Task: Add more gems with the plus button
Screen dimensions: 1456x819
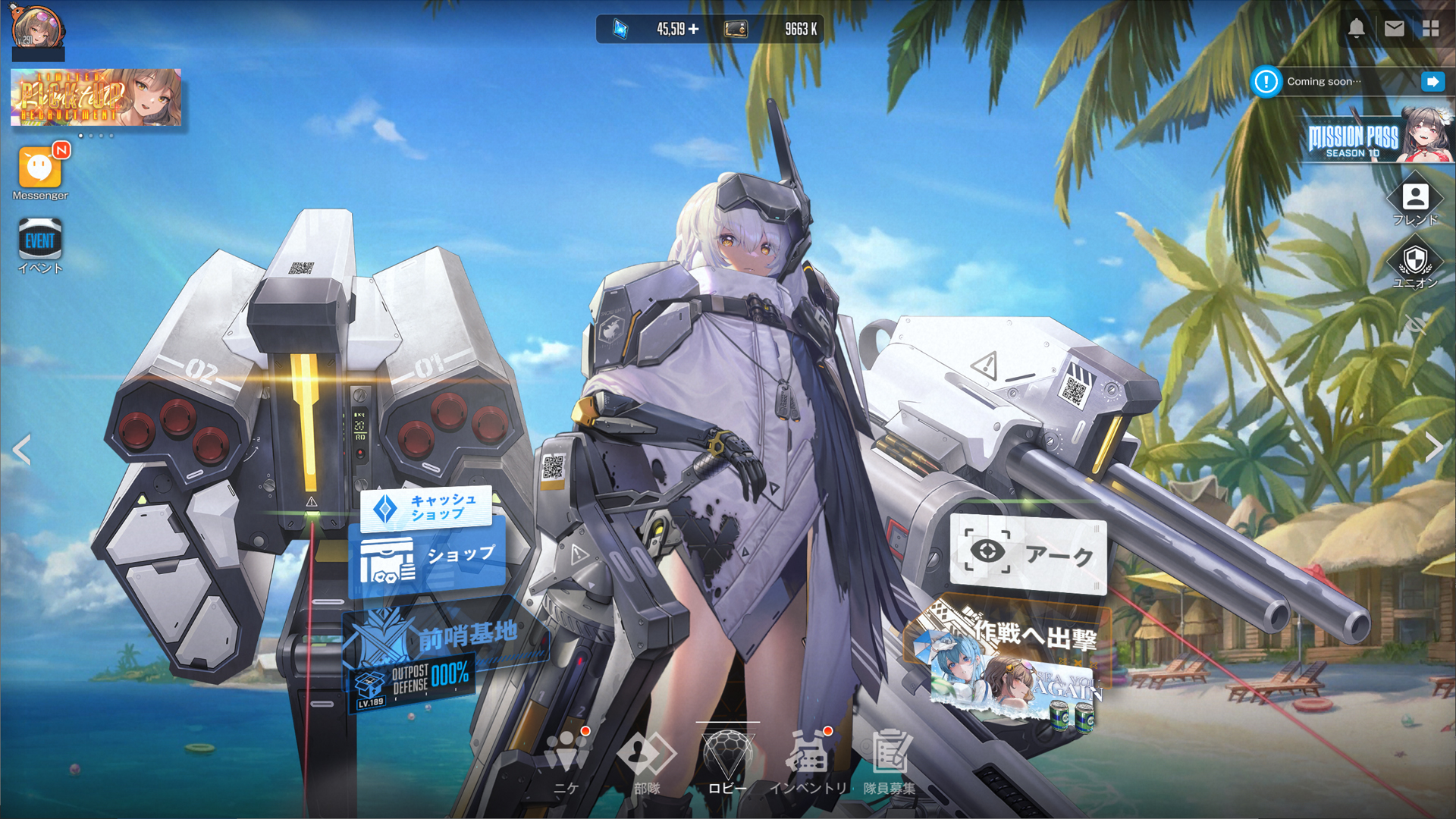Action: point(694,30)
